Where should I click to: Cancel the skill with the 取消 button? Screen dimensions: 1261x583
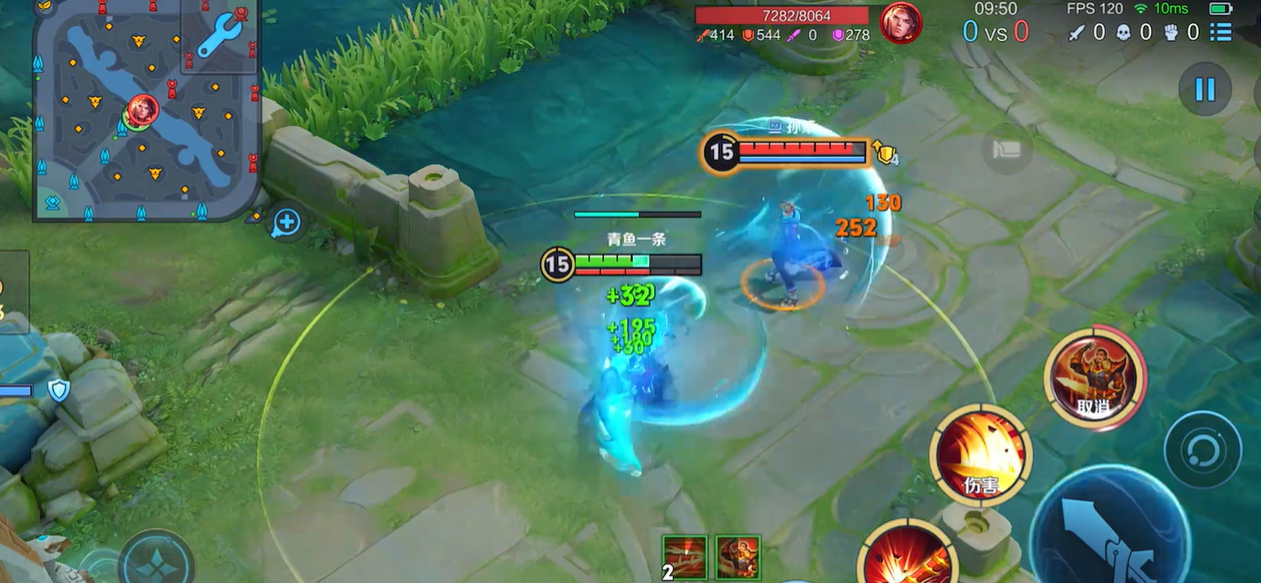tap(1094, 375)
